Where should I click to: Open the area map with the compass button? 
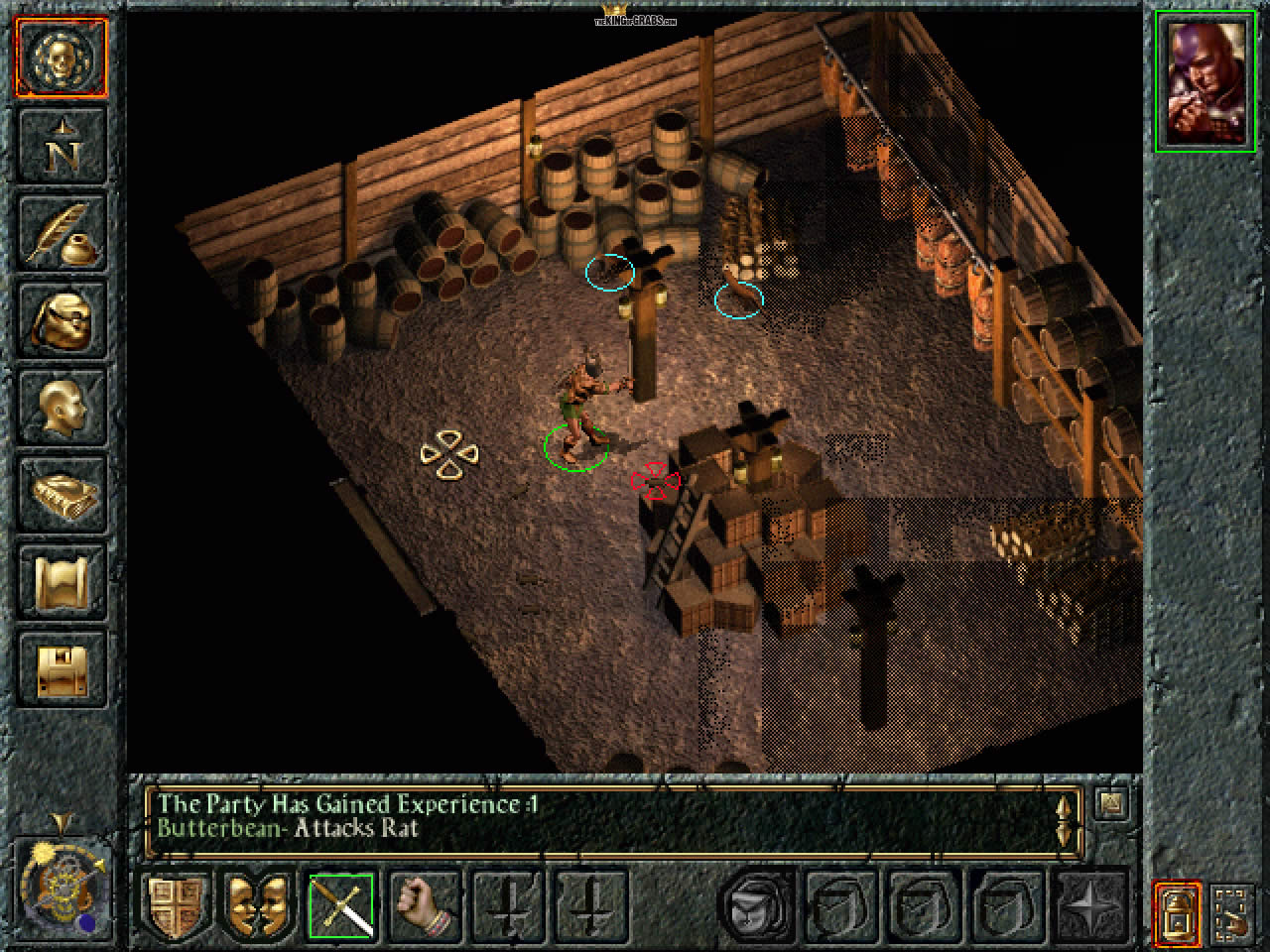tap(62, 146)
